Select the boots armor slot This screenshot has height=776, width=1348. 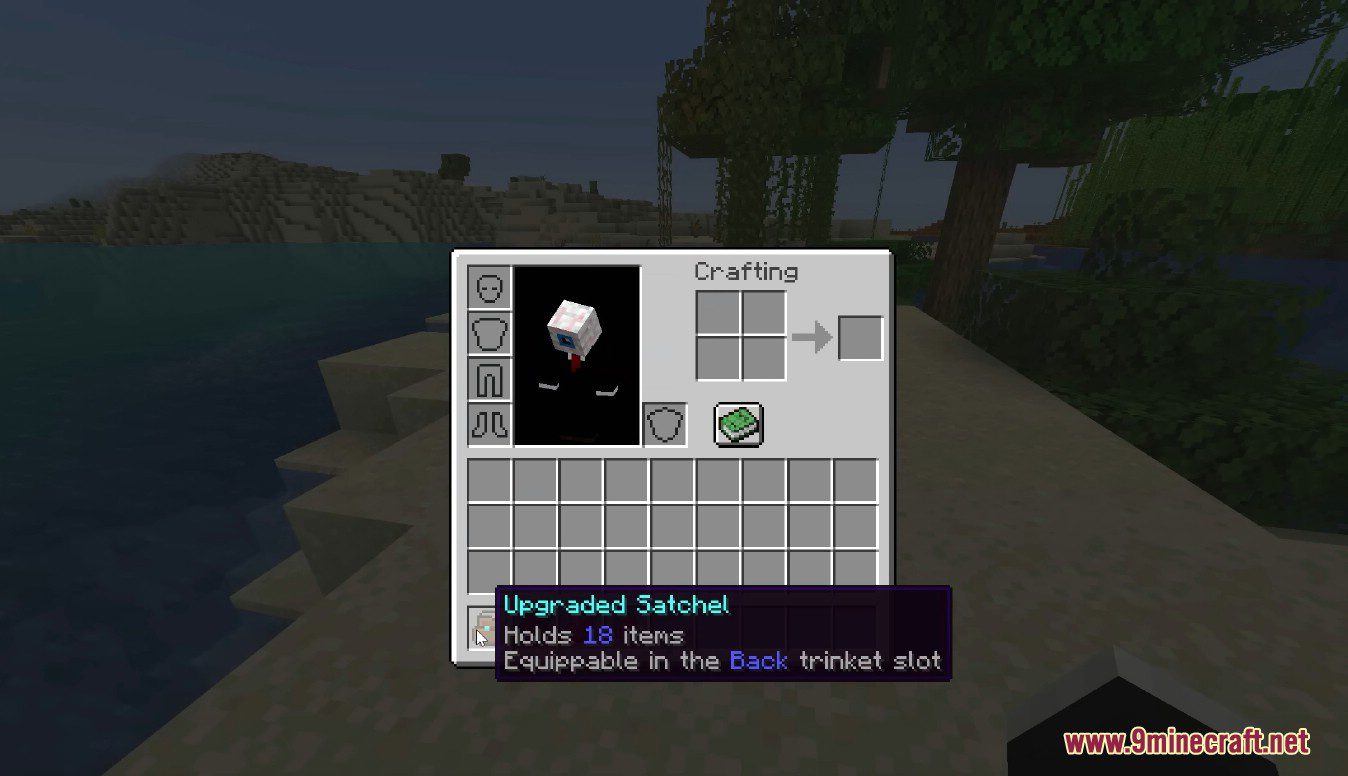pyautogui.click(x=489, y=421)
